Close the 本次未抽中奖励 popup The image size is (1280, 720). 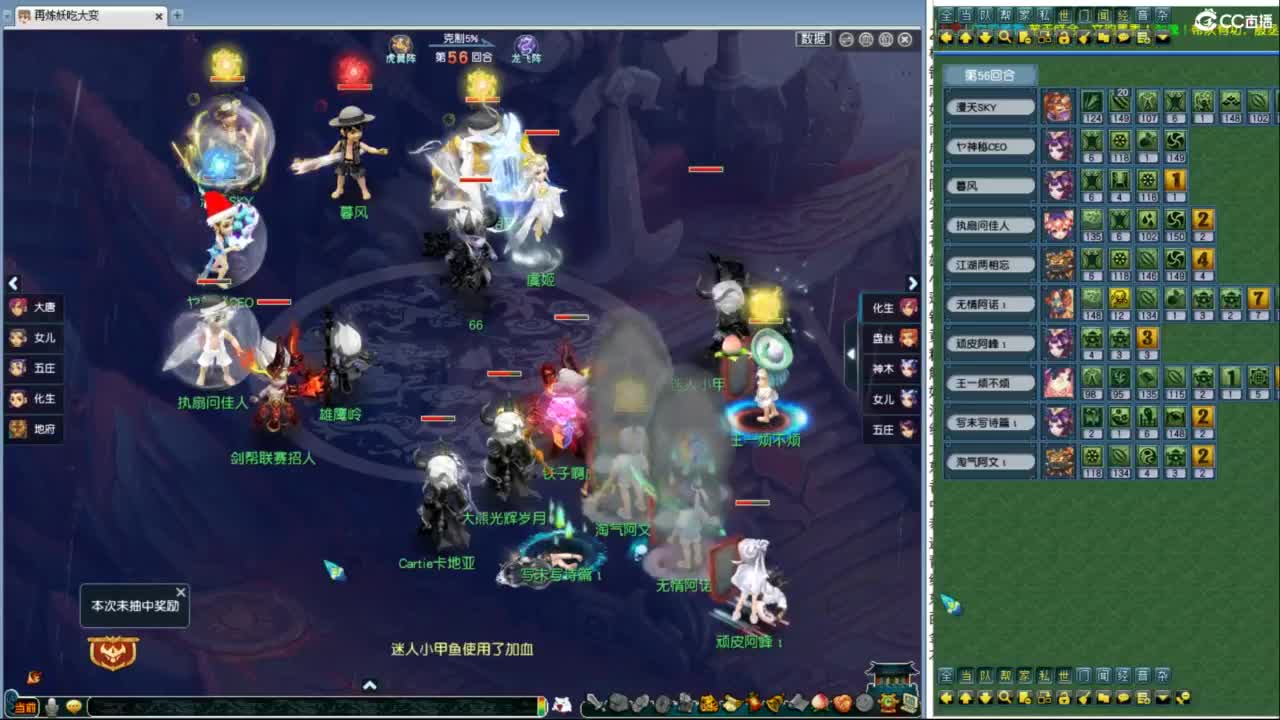click(181, 591)
